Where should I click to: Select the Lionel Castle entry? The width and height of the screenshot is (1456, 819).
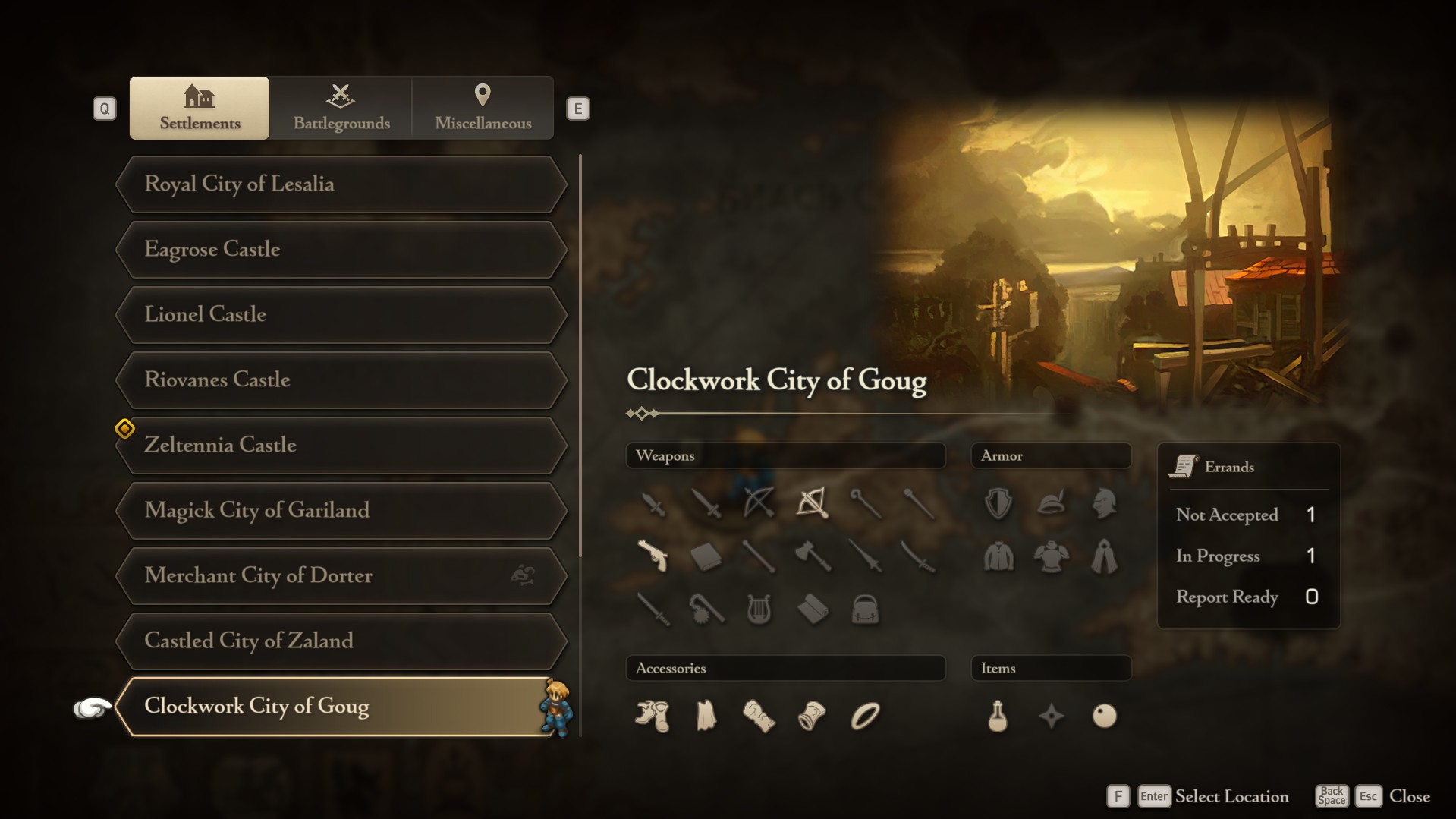click(341, 315)
